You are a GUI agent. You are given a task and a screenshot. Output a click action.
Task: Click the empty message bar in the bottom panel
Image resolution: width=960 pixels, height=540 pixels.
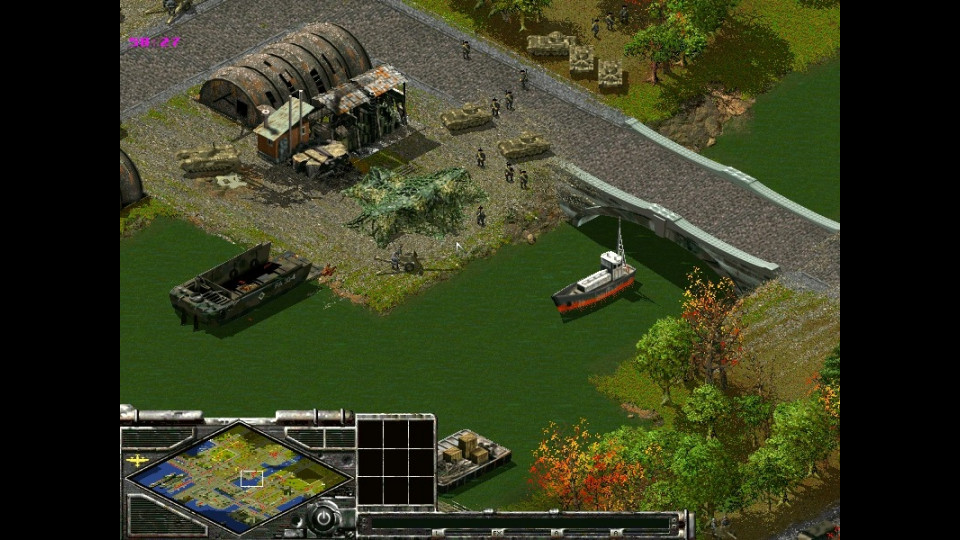515,522
